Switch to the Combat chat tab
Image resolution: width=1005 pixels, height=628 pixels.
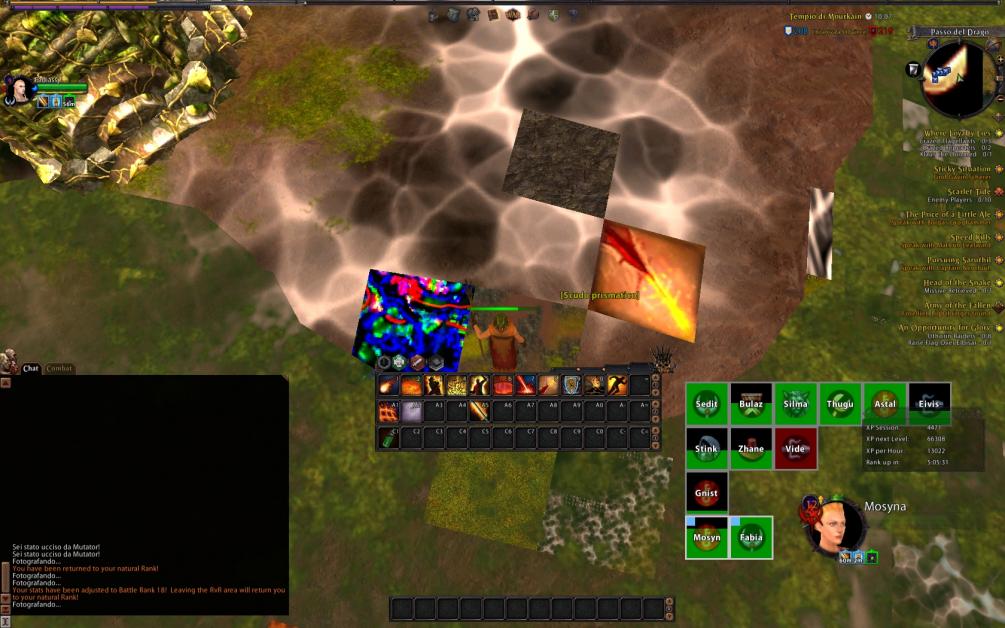click(59, 369)
